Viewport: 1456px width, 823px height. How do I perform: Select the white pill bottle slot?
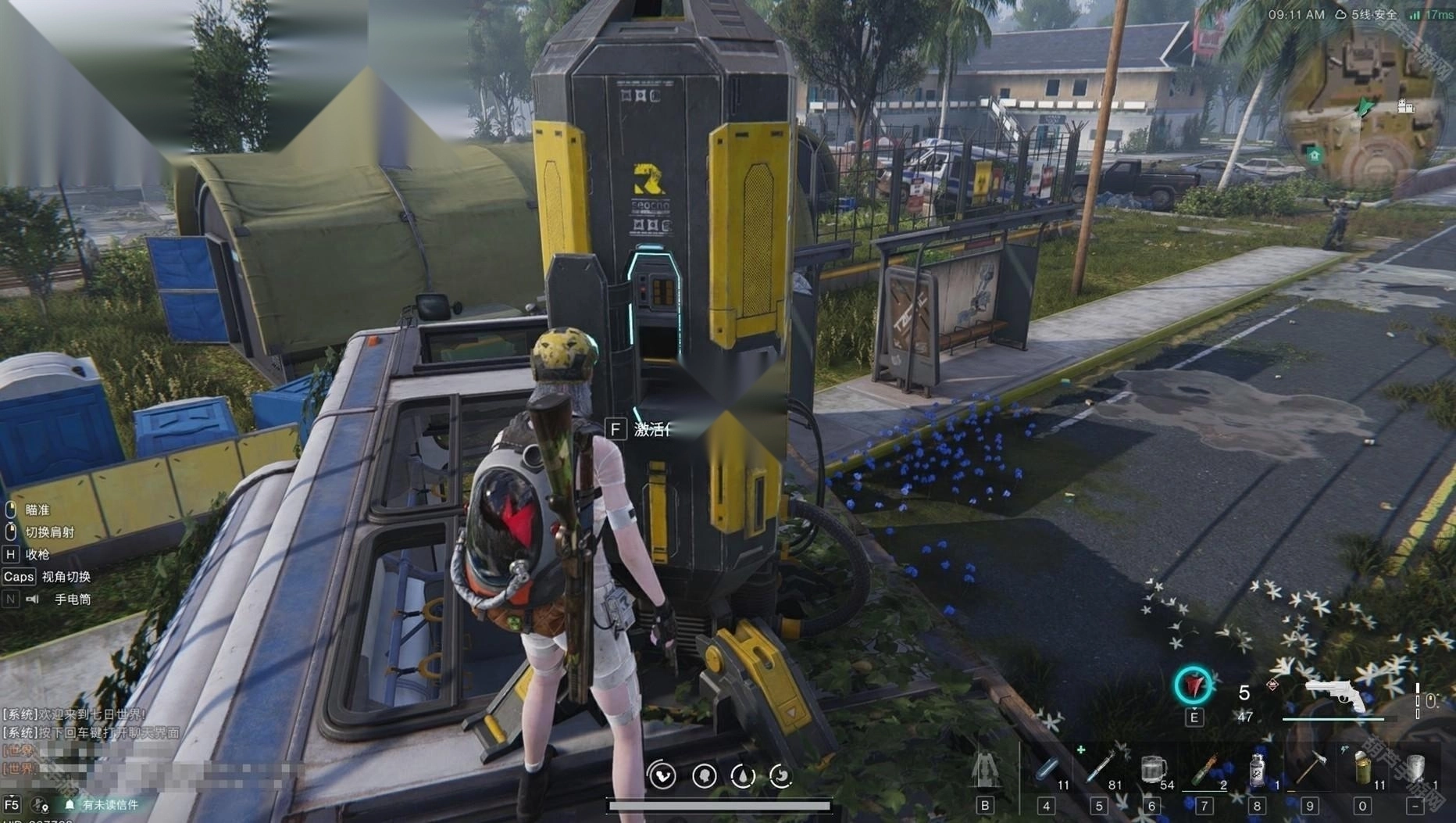point(1256,770)
